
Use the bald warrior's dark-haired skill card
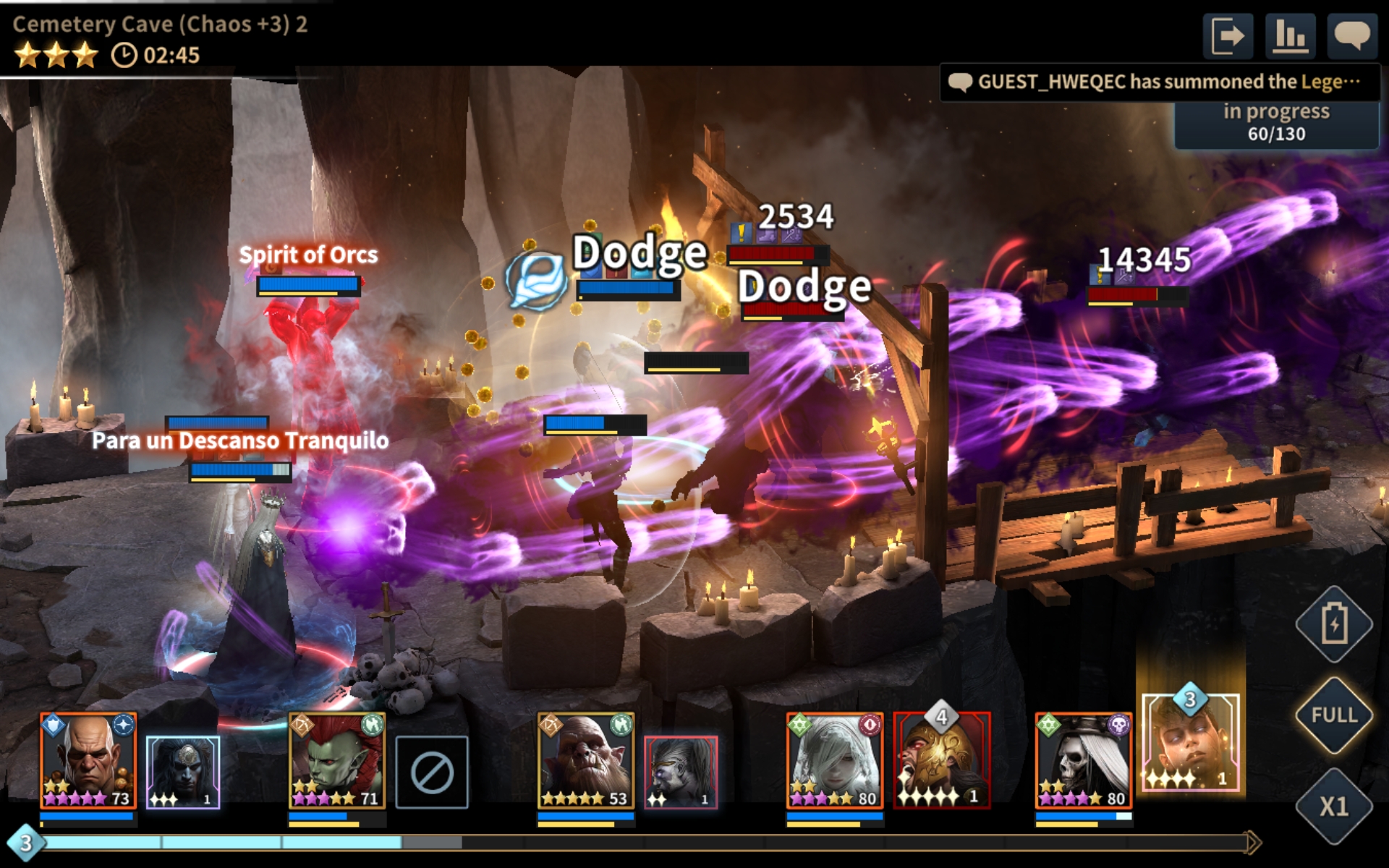coord(183,772)
